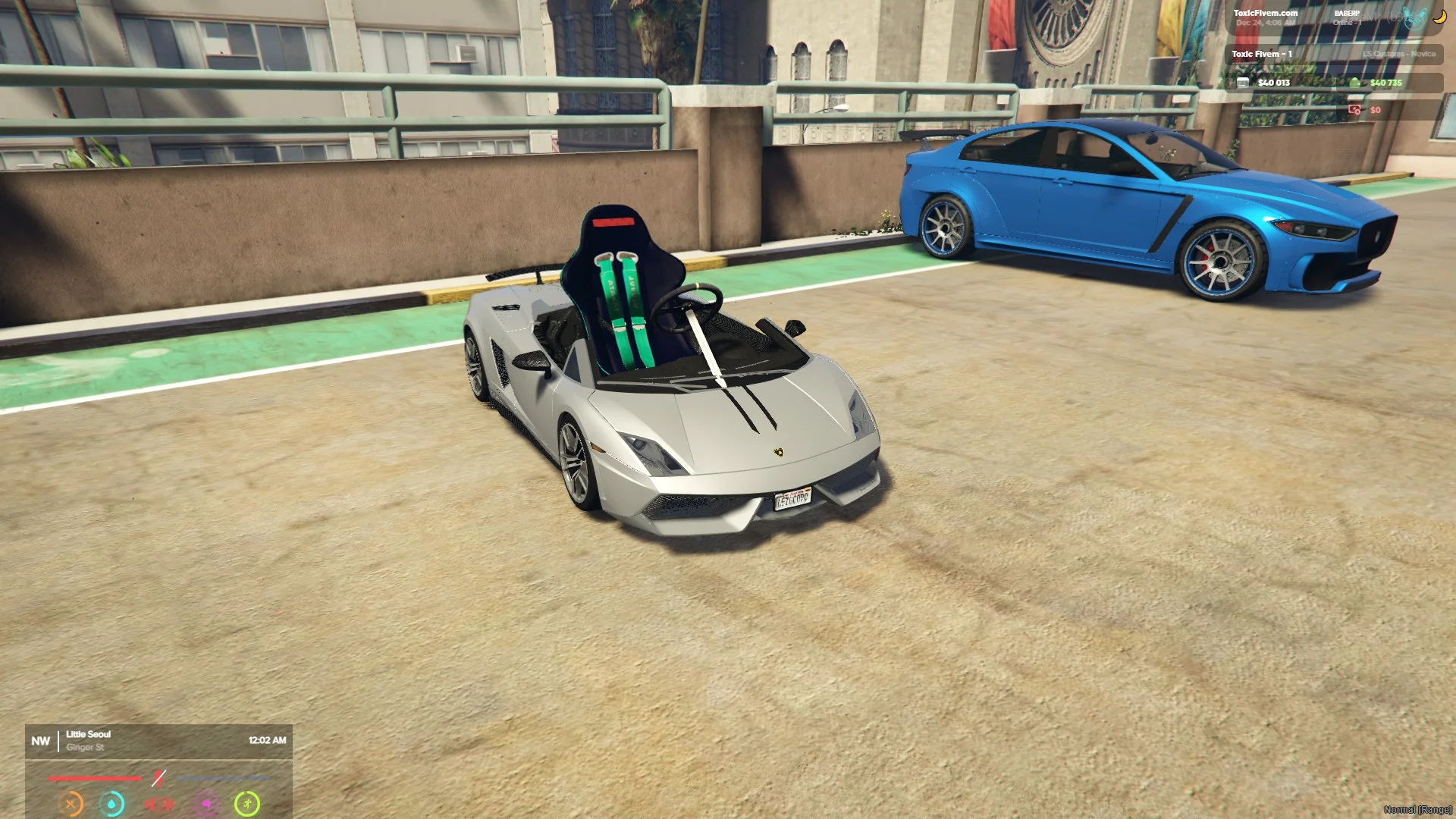The width and height of the screenshot is (1456, 819).
Task: Toggle the muted microphone icon
Action: click(x=158, y=778)
